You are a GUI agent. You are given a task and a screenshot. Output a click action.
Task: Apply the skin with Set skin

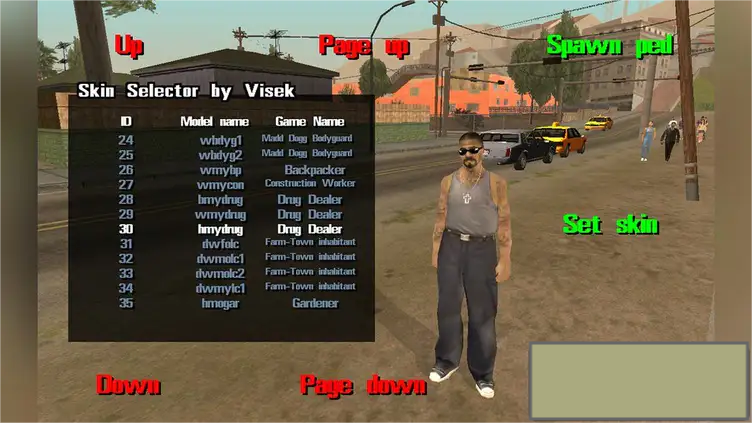coord(610,225)
